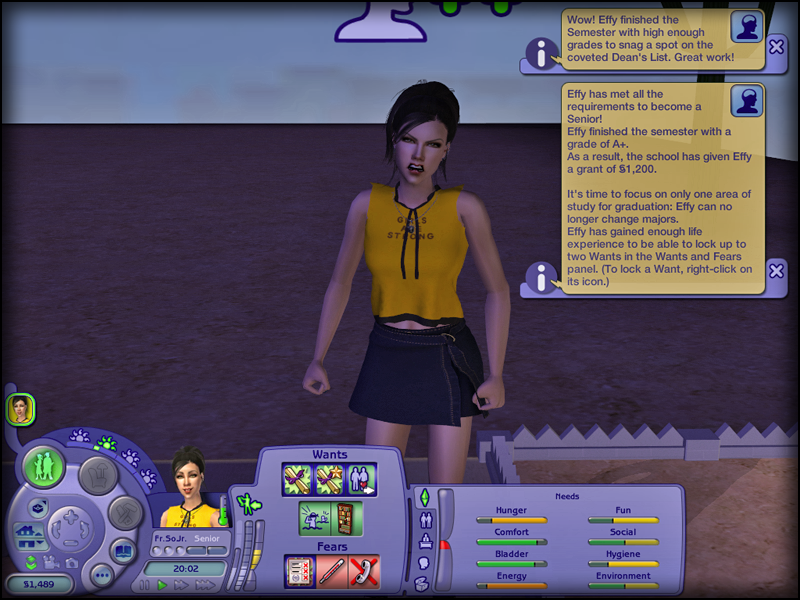The height and width of the screenshot is (600, 800).
Task: Set game speed to normal play
Action: coord(161,585)
